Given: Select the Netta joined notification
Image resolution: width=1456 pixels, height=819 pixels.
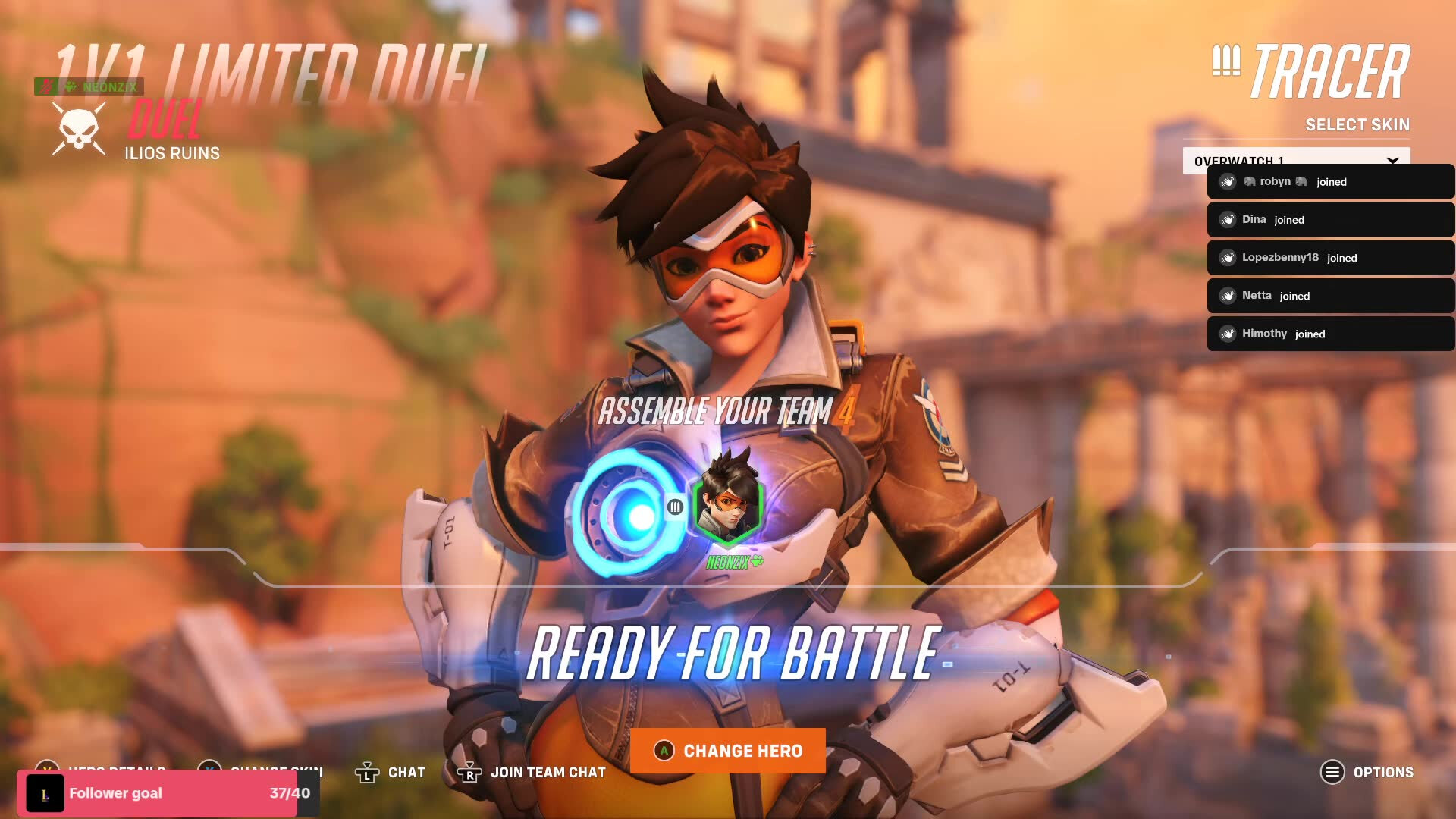Looking at the screenshot, I should (x=1330, y=296).
